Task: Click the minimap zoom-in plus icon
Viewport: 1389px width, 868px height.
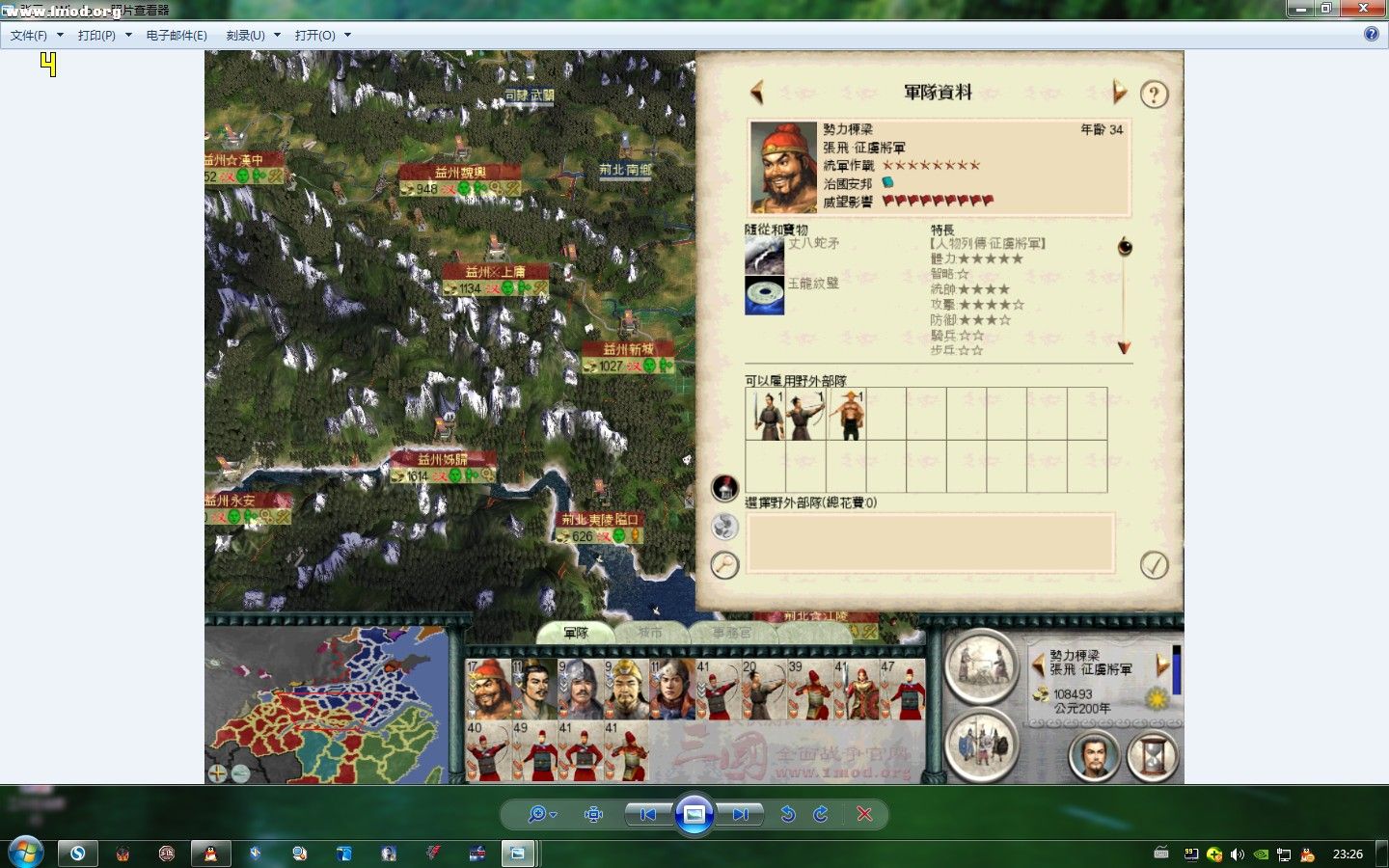Action: (x=217, y=773)
